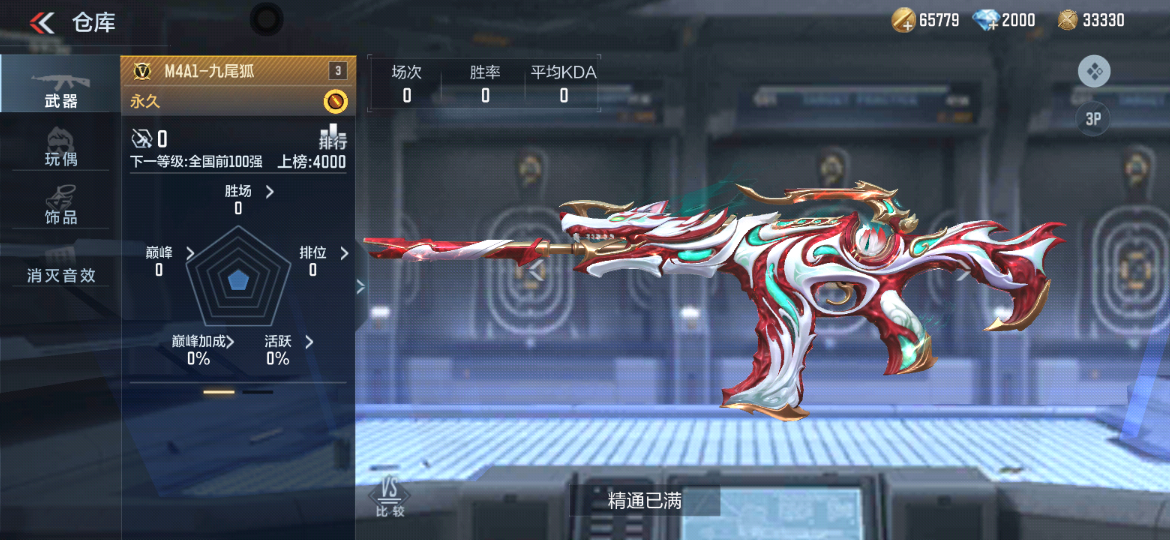Viewport: 1170px width, 540px height.
Task: Expand the 活跃 activity stat arrow
Action: (309, 341)
